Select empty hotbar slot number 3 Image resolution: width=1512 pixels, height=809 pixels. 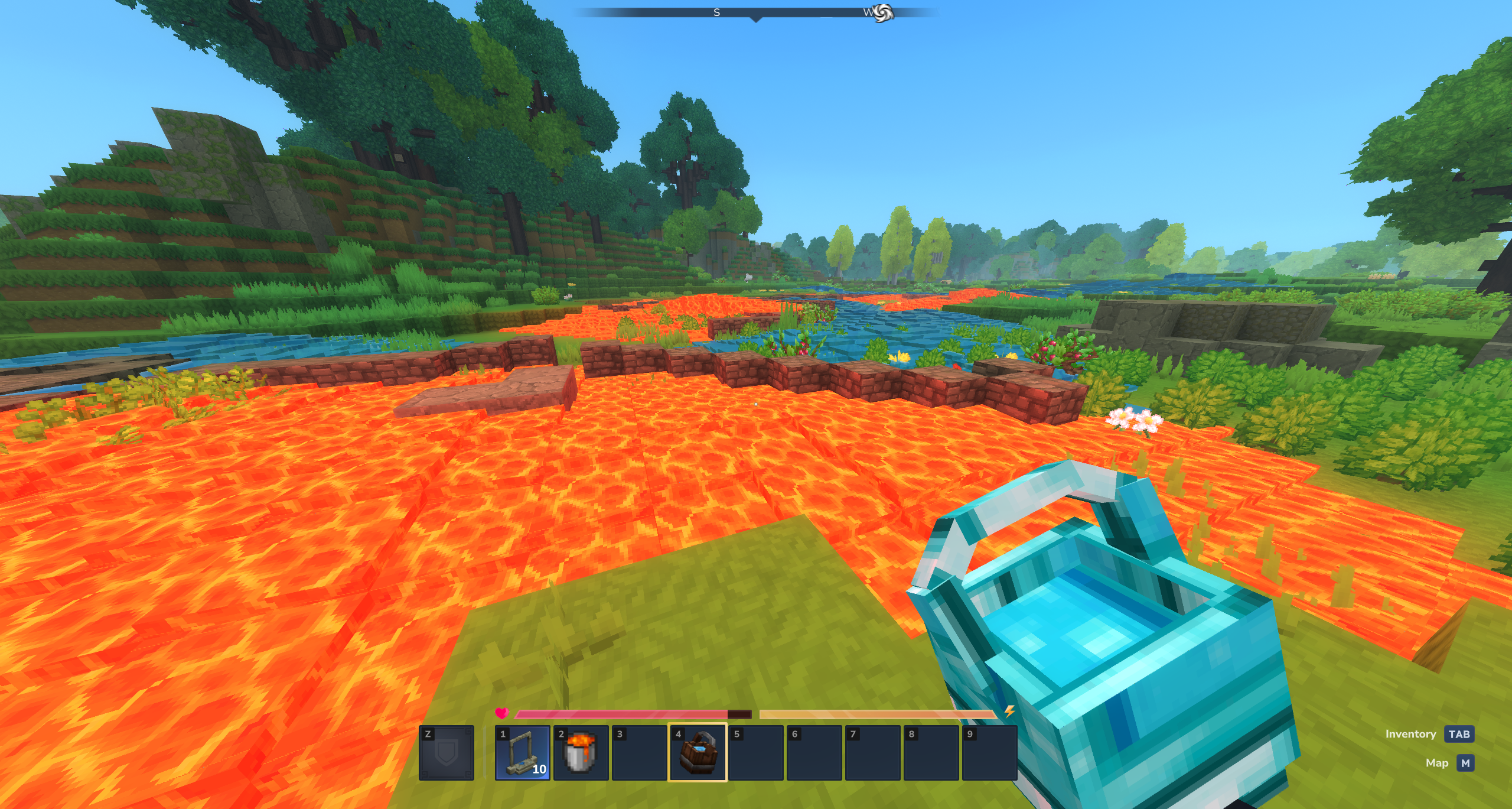coord(639,753)
